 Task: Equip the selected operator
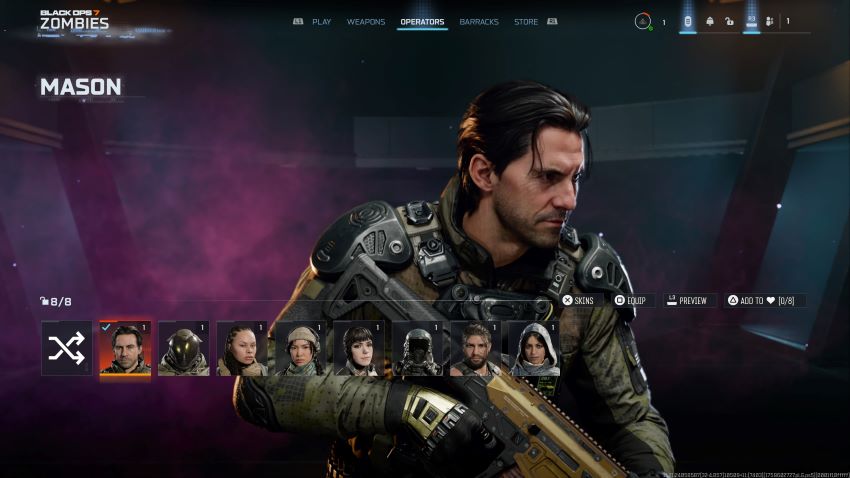[631, 300]
